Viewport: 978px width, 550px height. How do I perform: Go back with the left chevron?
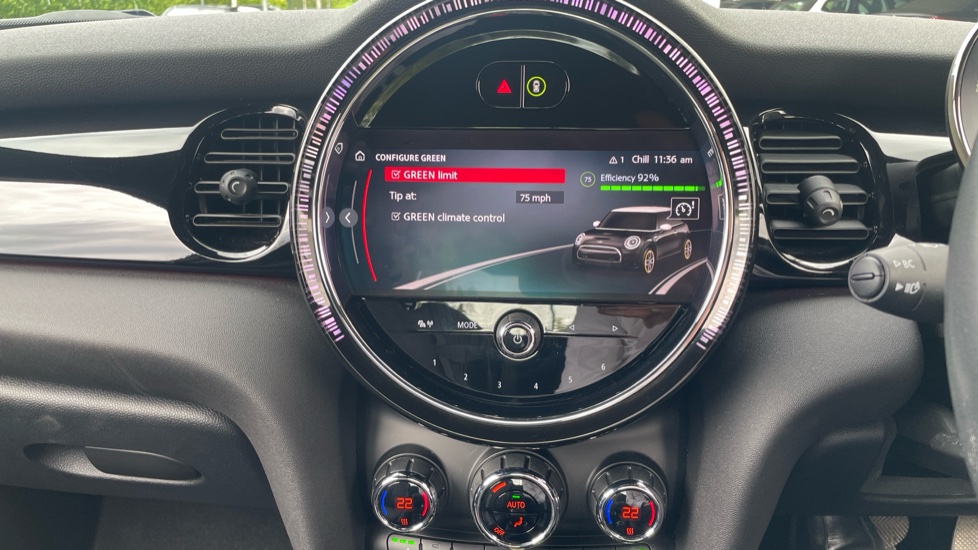[348, 217]
